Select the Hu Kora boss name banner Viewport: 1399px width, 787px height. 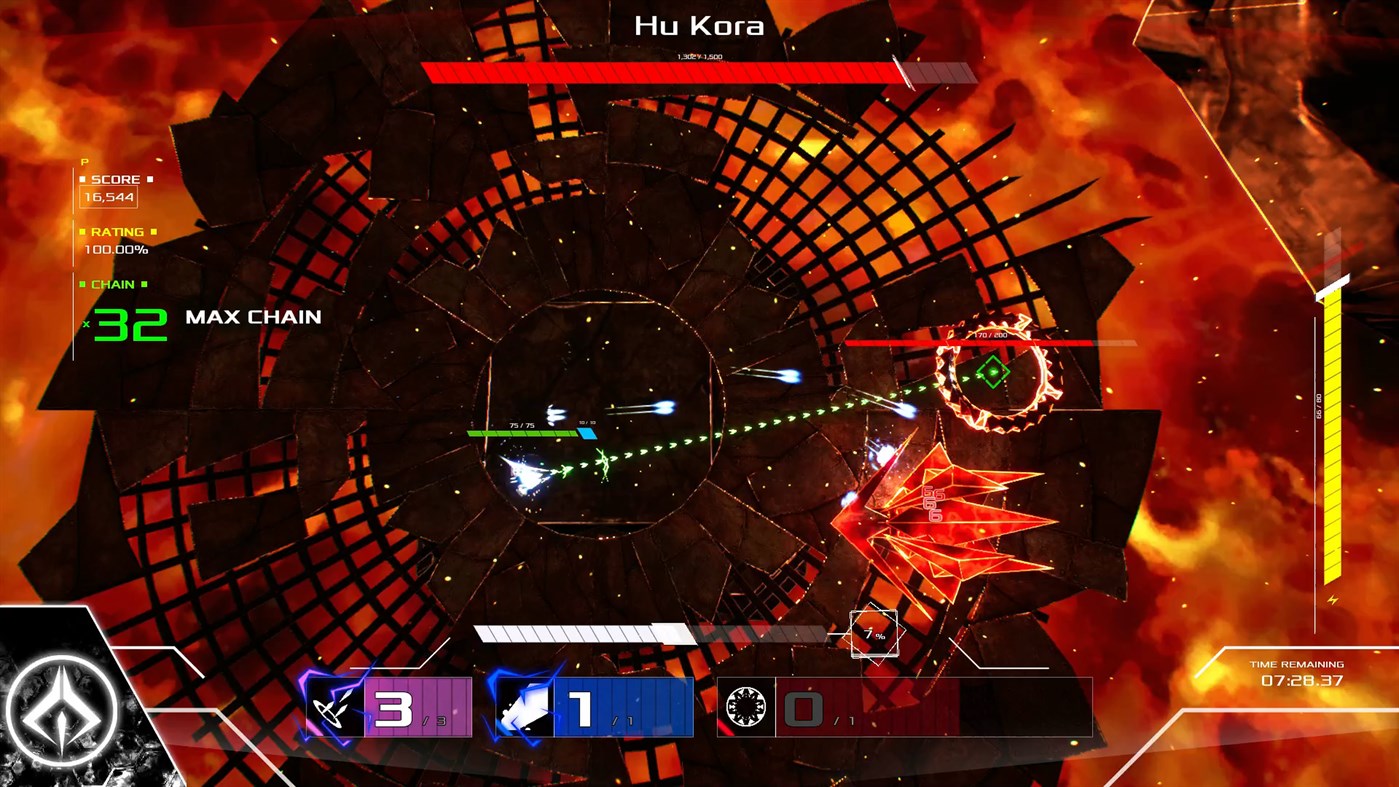point(698,26)
